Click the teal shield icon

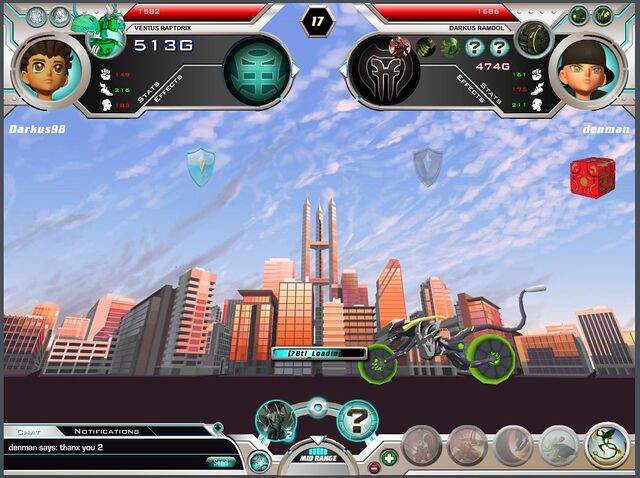click(201, 166)
